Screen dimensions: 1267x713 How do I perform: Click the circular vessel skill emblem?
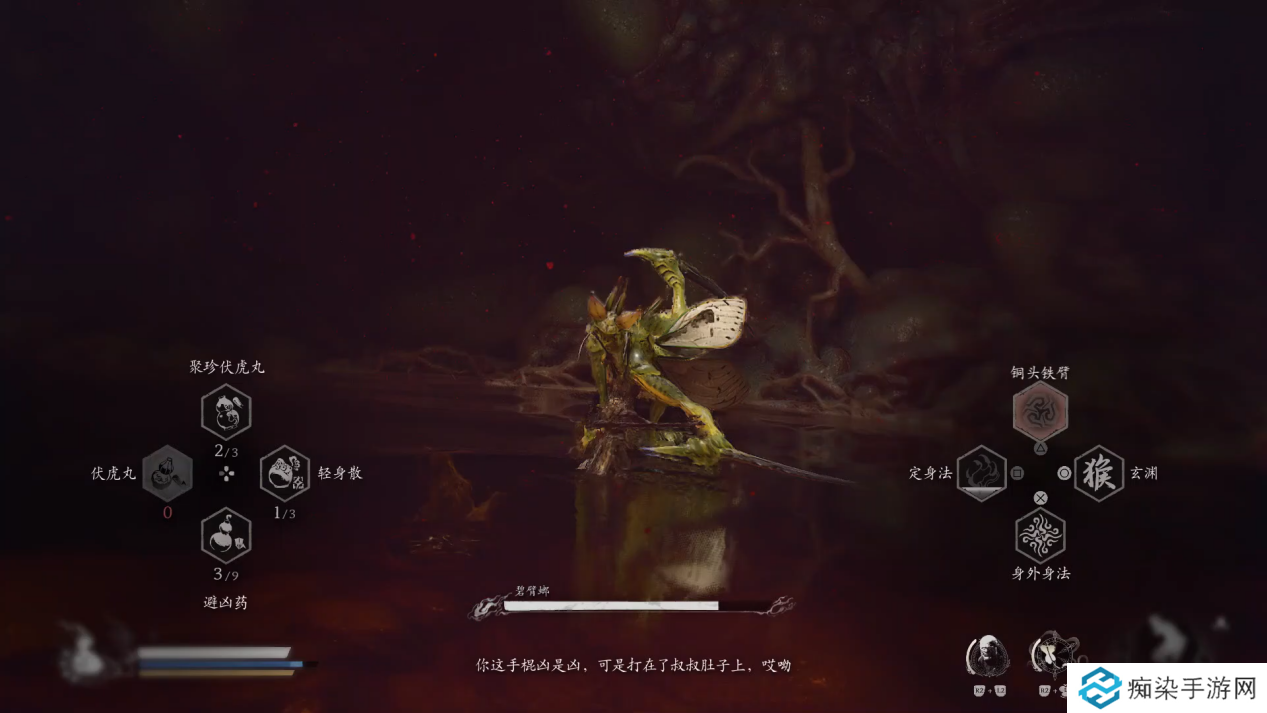tap(1052, 654)
